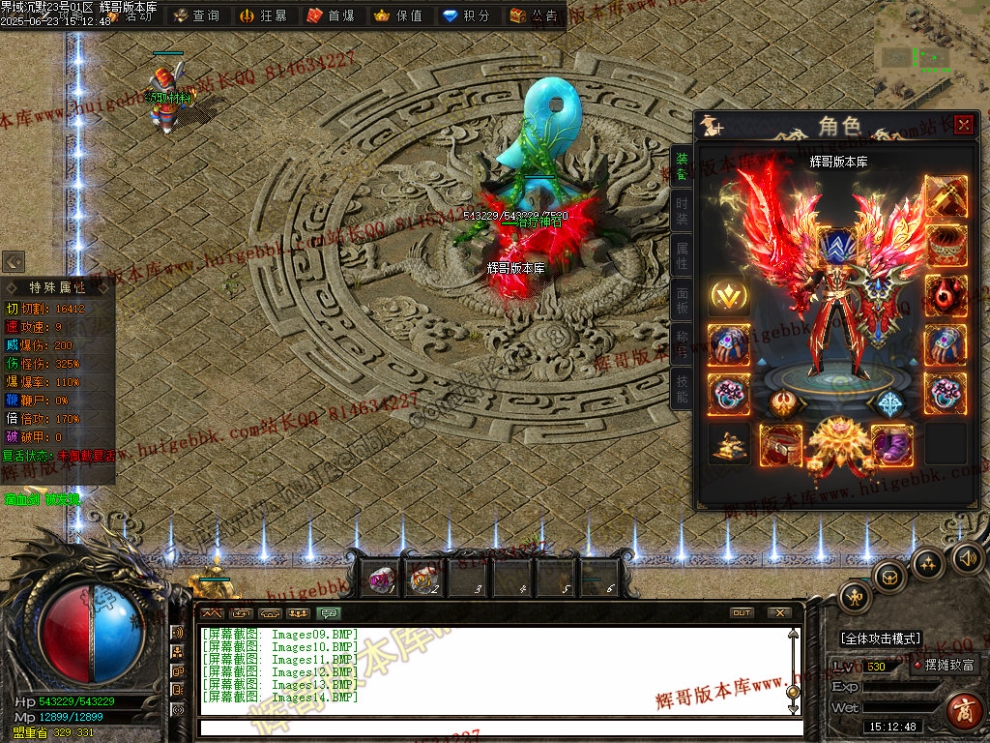Close the 角色 character panel

tap(963, 125)
